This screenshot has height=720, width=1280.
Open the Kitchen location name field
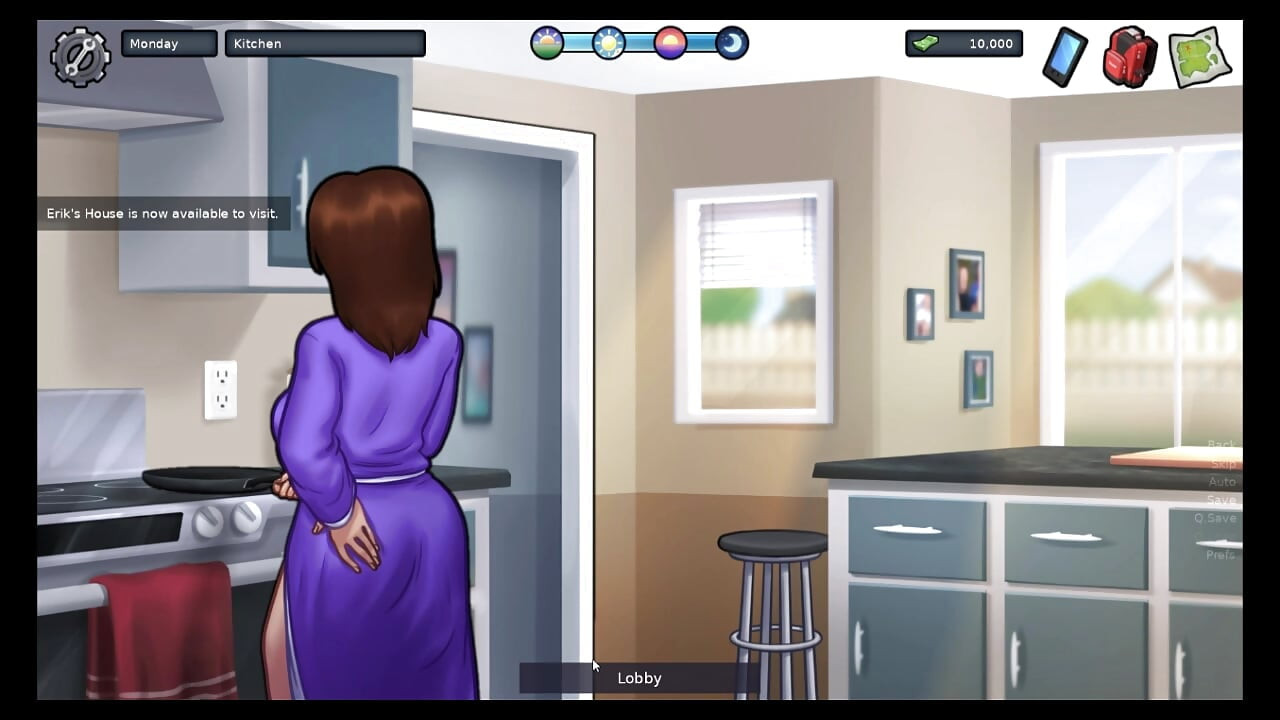324,43
